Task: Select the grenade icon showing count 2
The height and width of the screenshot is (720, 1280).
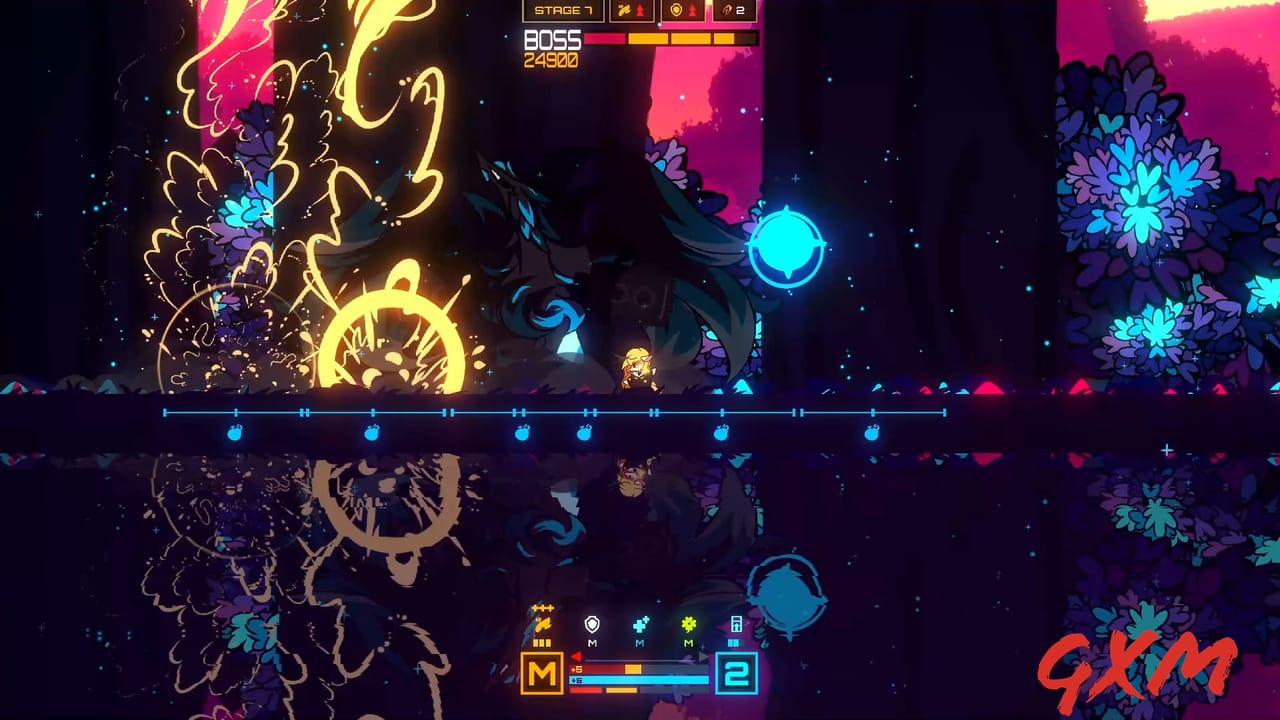Action: (727, 11)
